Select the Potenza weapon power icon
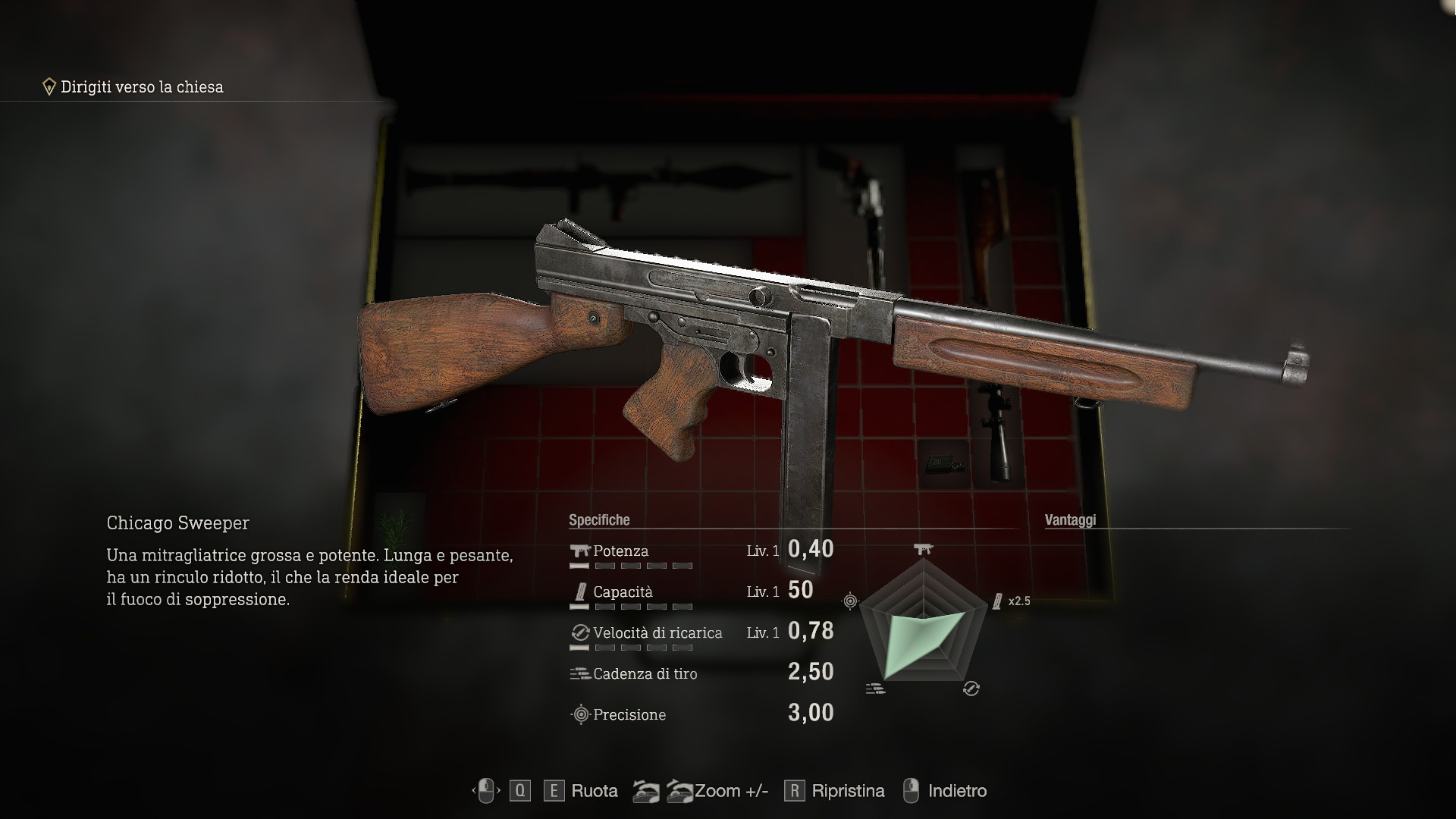 (580, 551)
